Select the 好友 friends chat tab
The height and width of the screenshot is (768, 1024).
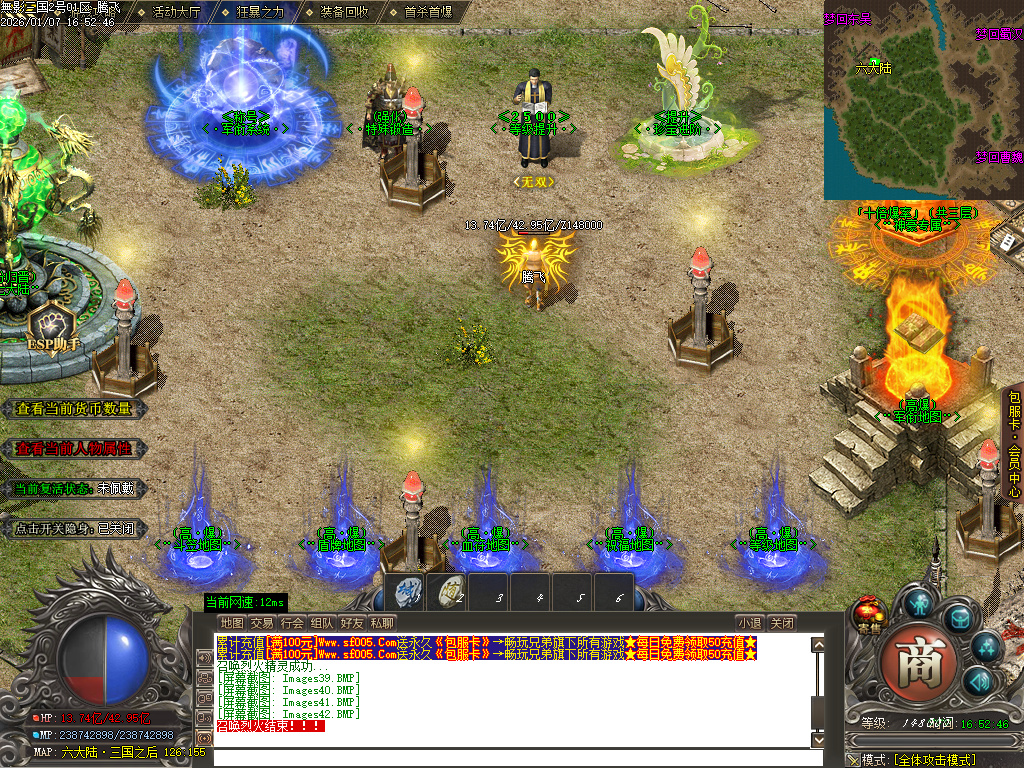[x=351, y=623]
